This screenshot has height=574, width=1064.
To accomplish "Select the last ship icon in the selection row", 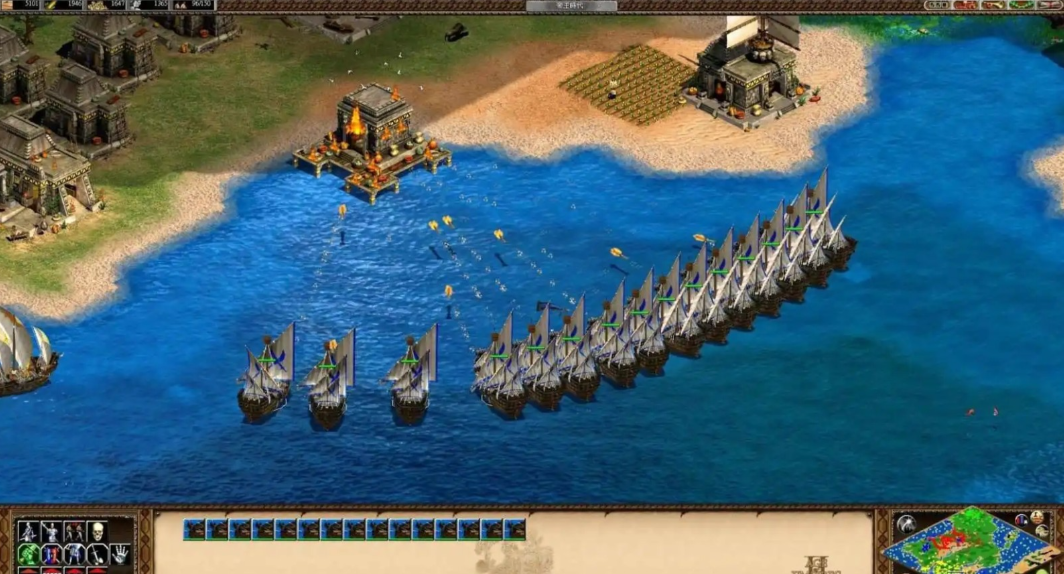I will click(515, 529).
